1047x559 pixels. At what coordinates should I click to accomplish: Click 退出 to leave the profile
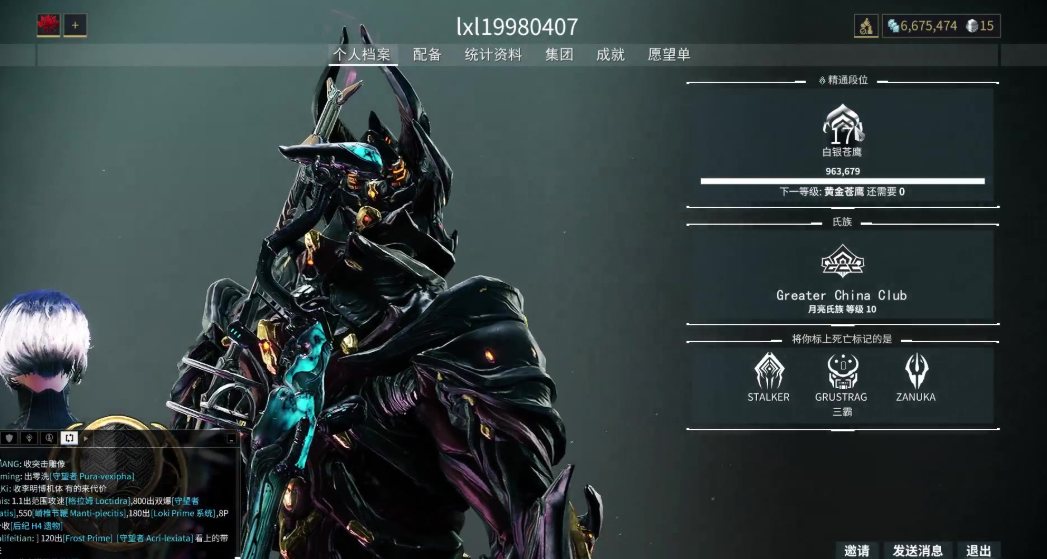[x=978, y=550]
